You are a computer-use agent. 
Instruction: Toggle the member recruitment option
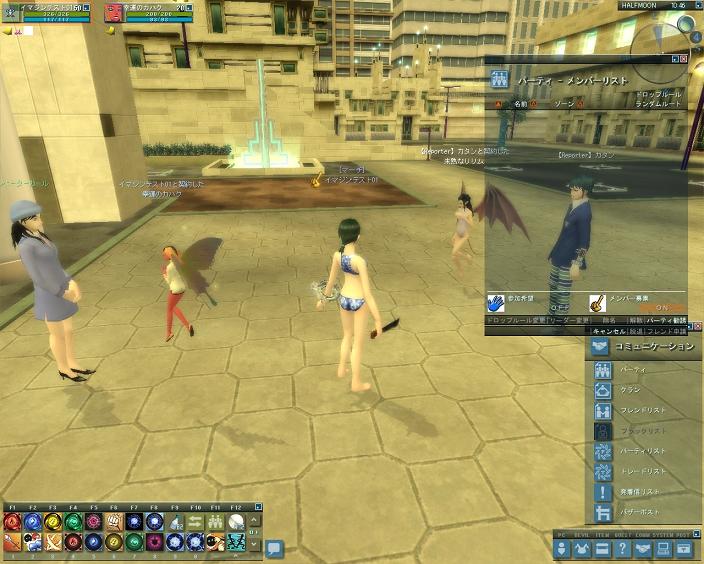click(x=594, y=301)
